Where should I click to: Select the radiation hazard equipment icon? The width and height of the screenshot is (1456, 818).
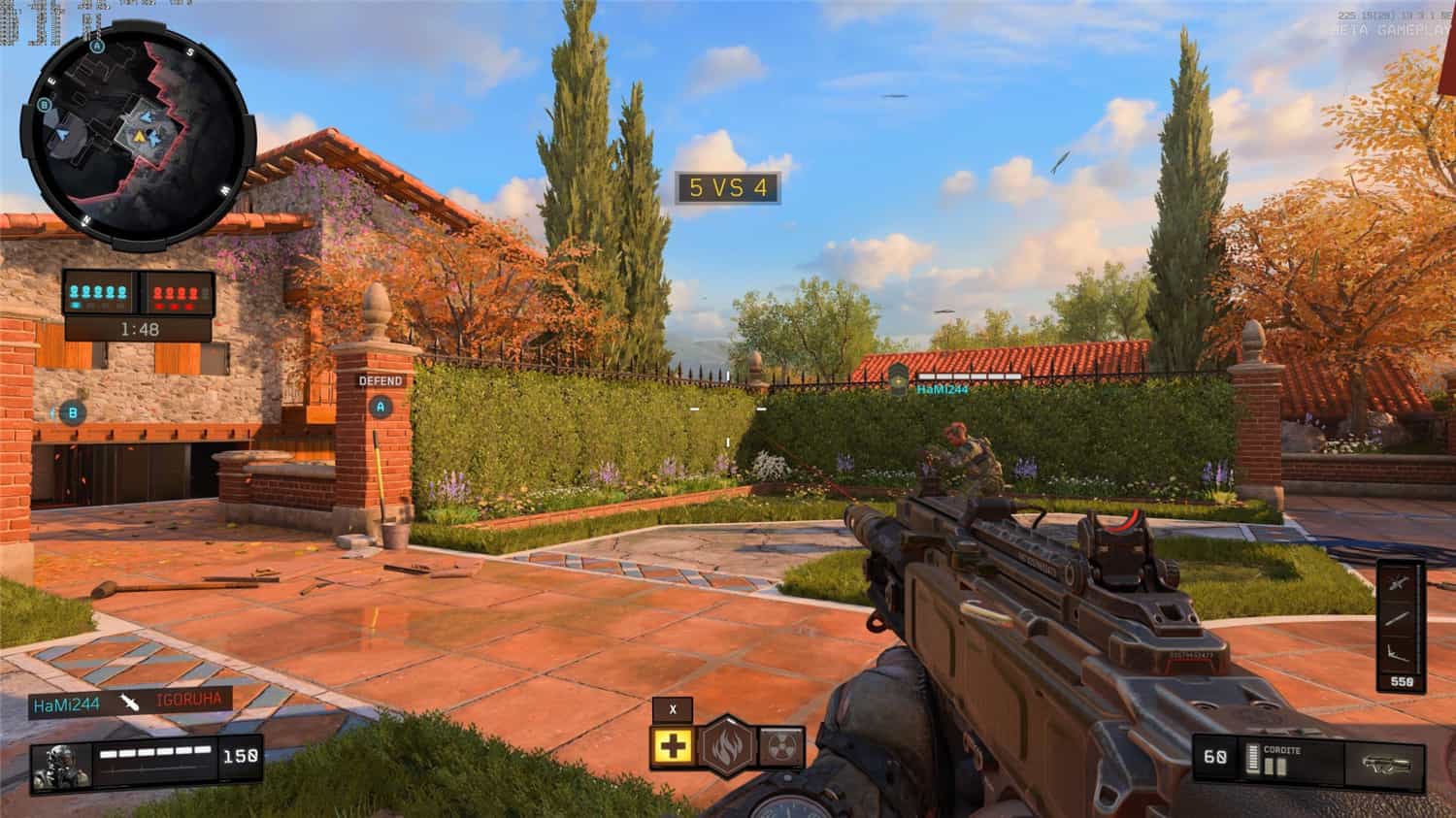tap(782, 745)
